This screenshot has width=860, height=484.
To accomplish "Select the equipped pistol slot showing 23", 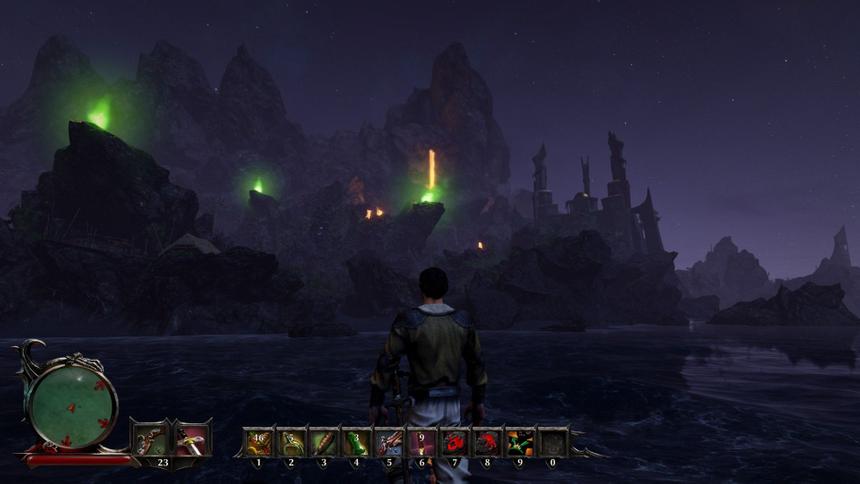I will [x=150, y=439].
